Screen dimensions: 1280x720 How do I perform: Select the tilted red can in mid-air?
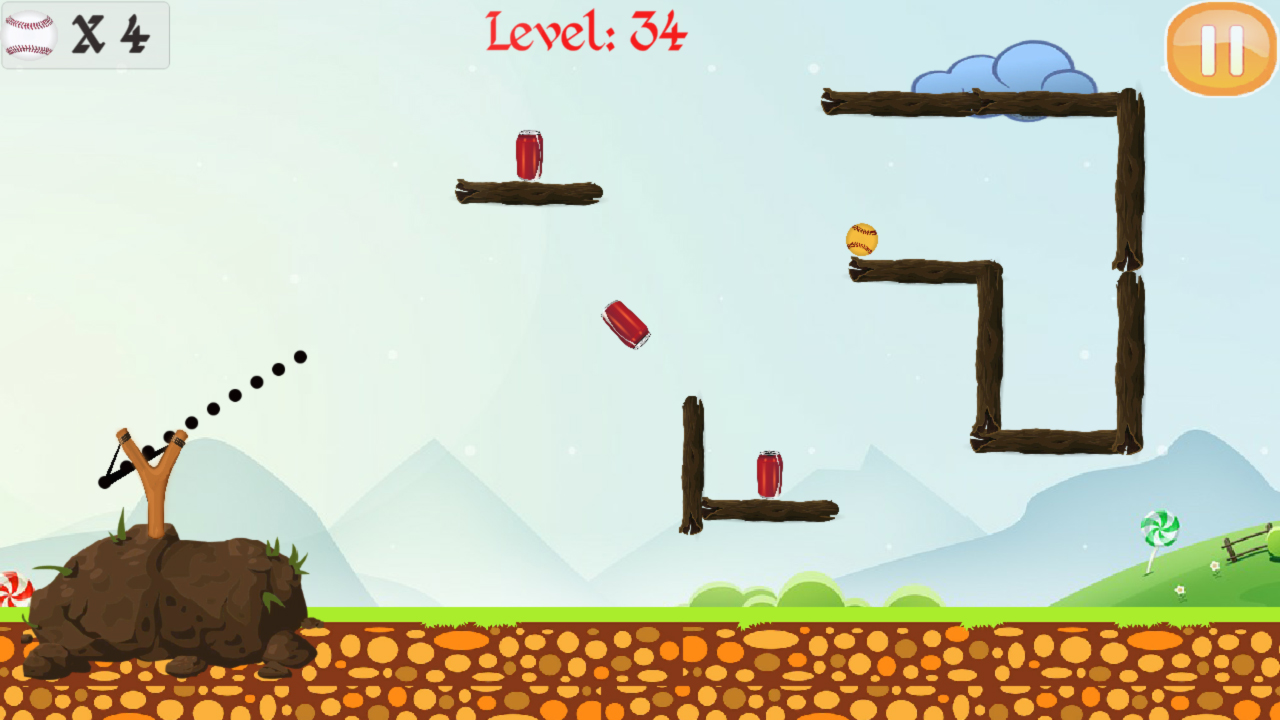click(x=625, y=324)
